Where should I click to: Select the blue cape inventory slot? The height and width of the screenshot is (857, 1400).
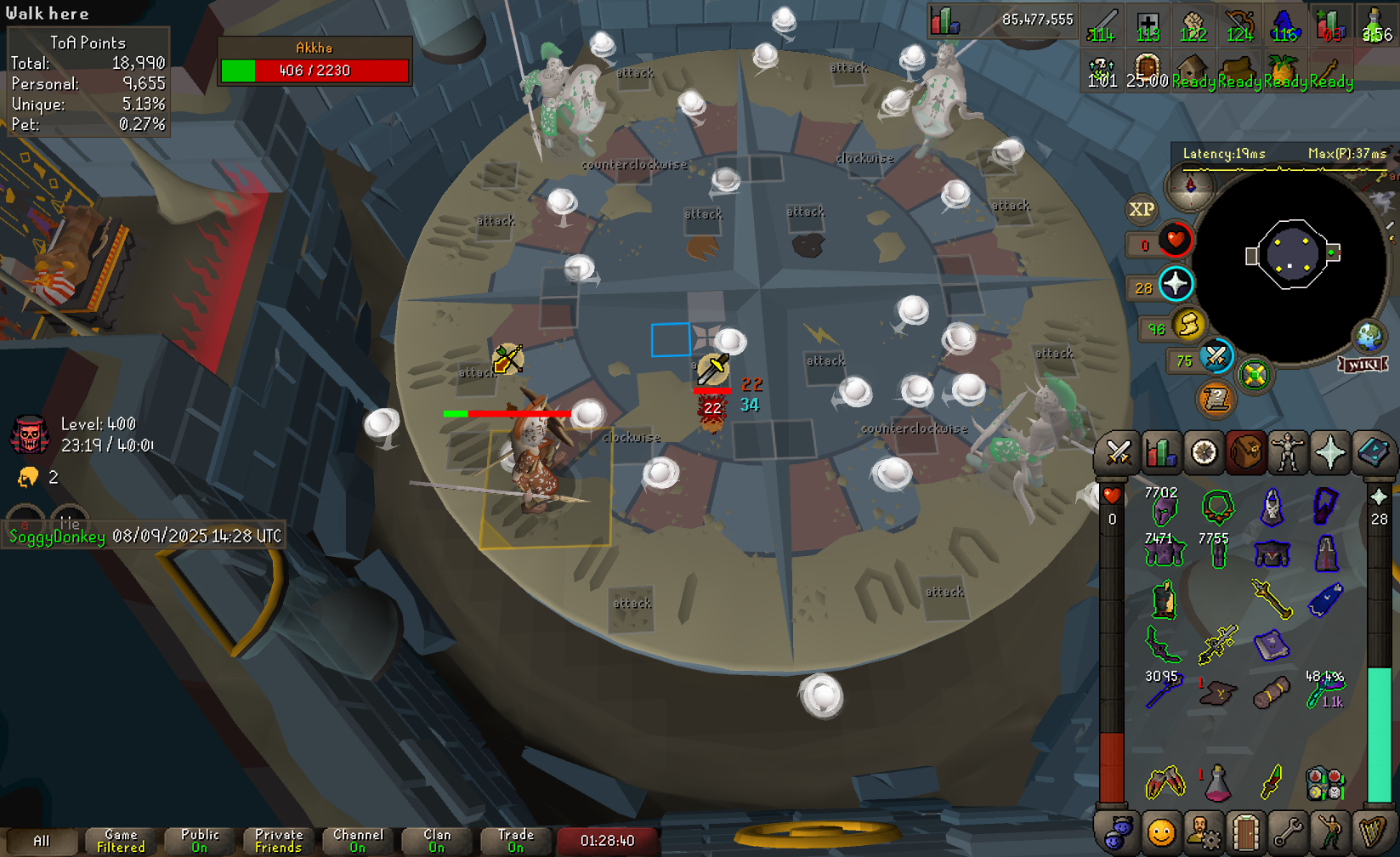pyautogui.click(x=1325, y=599)
